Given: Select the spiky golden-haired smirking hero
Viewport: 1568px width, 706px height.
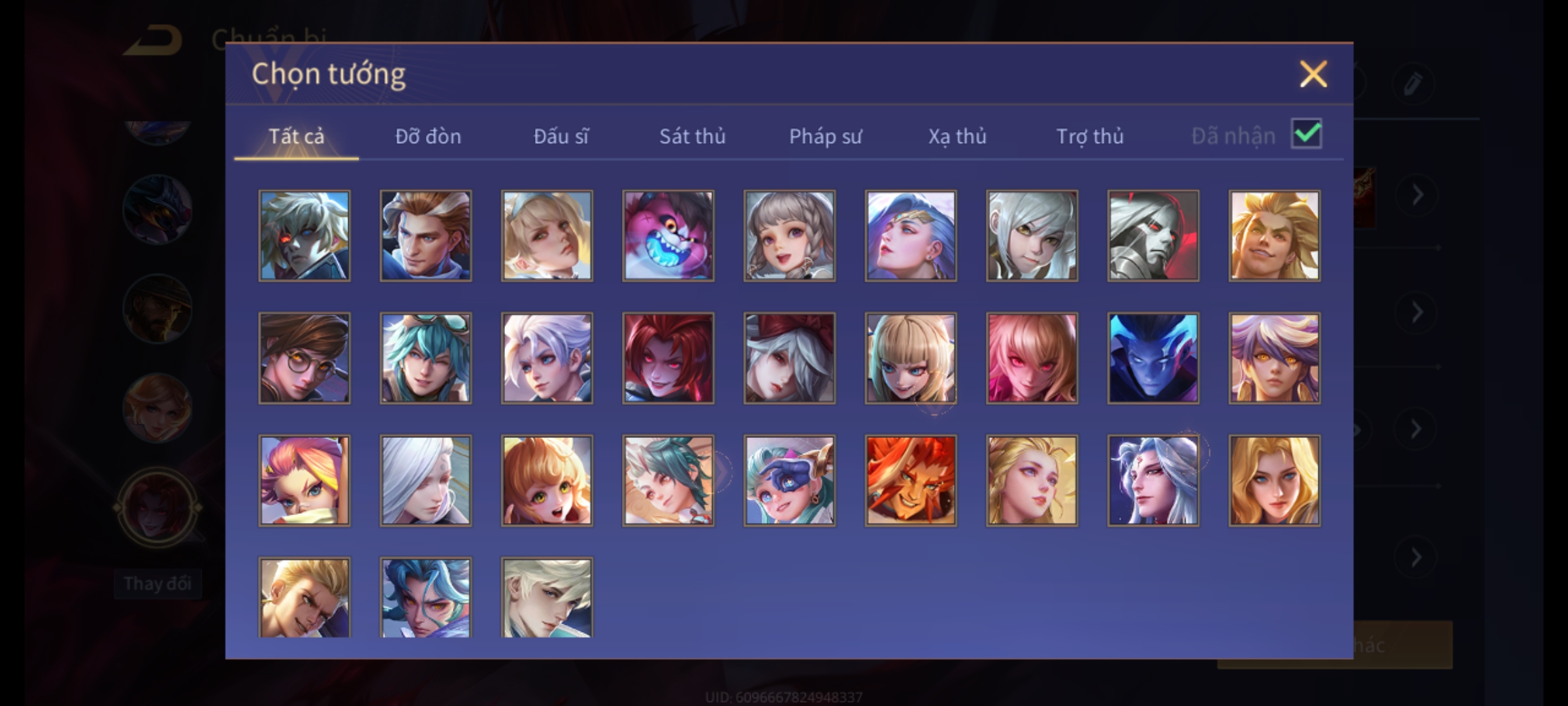Looking at the screenshot, I should point(1274,236).
